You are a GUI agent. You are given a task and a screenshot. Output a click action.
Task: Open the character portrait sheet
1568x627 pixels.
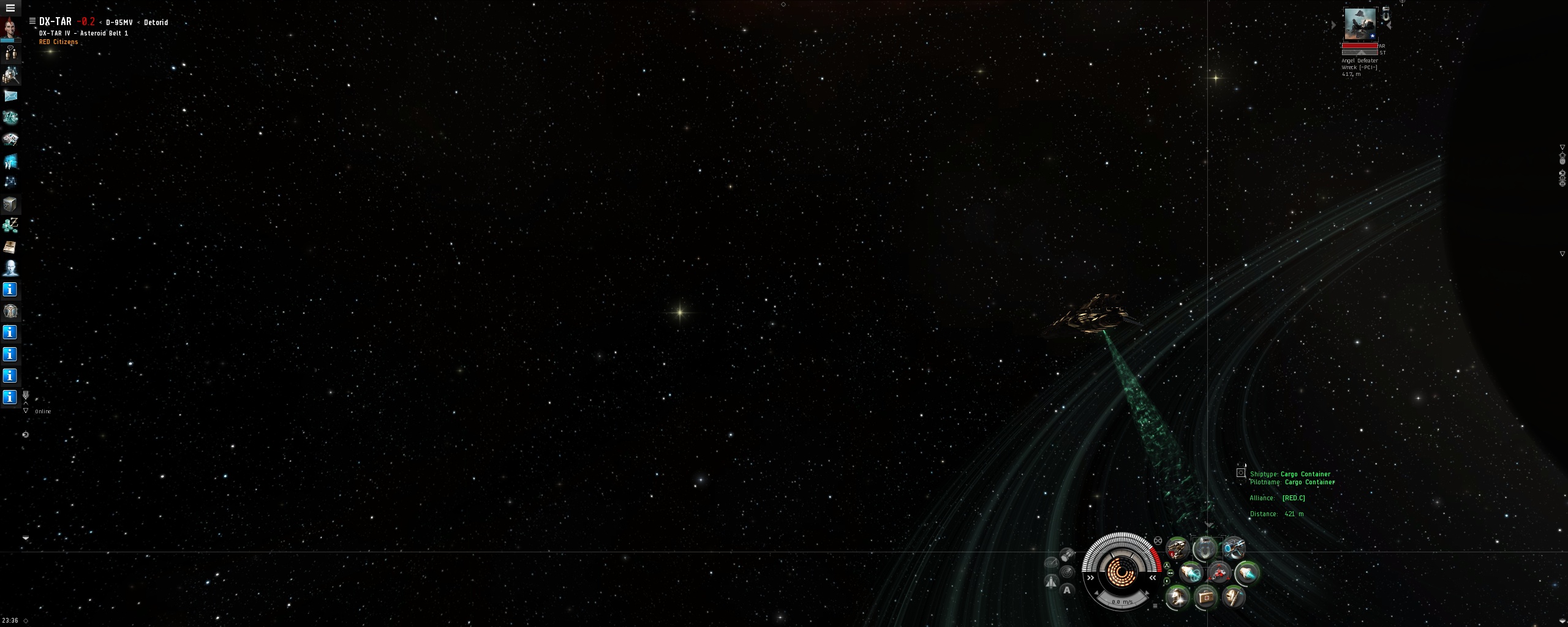coord(10,28)
